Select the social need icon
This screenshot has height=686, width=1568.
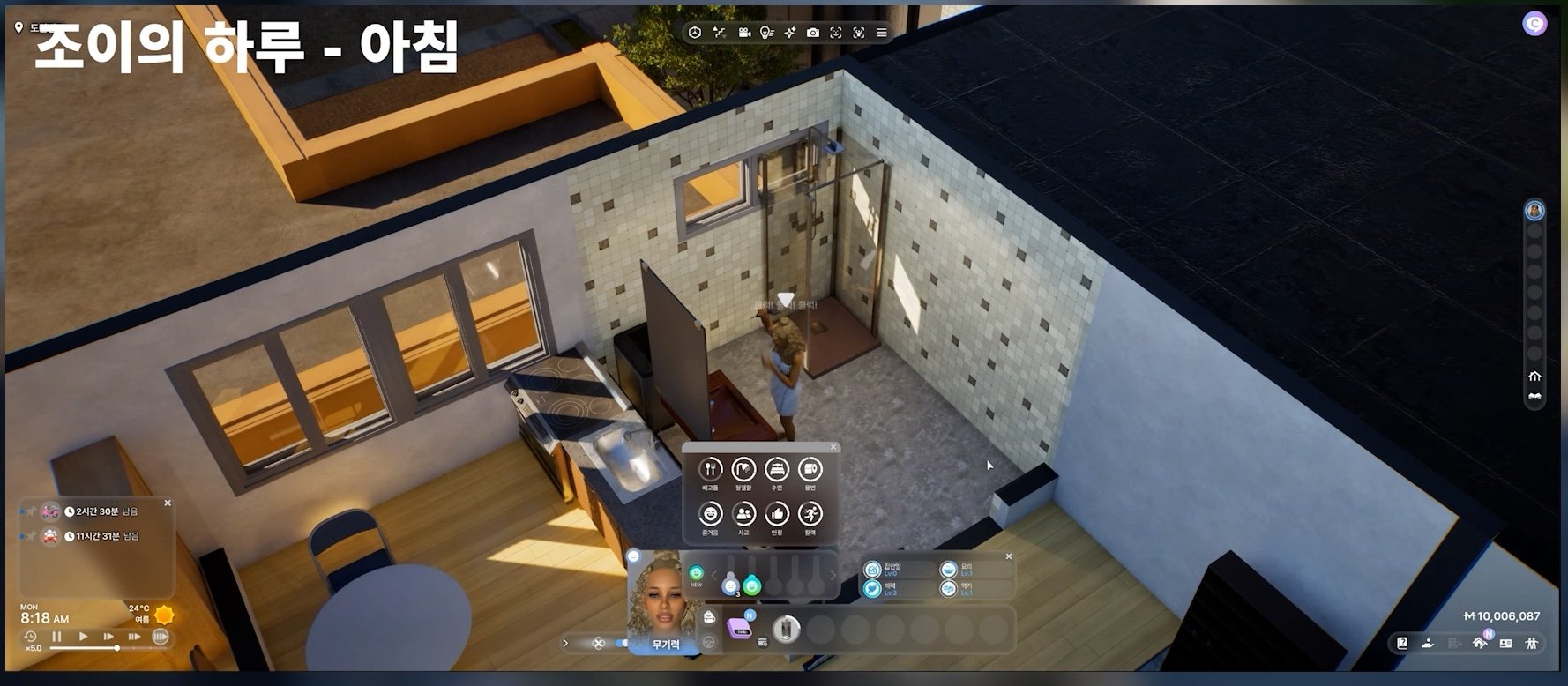(743, 513)
